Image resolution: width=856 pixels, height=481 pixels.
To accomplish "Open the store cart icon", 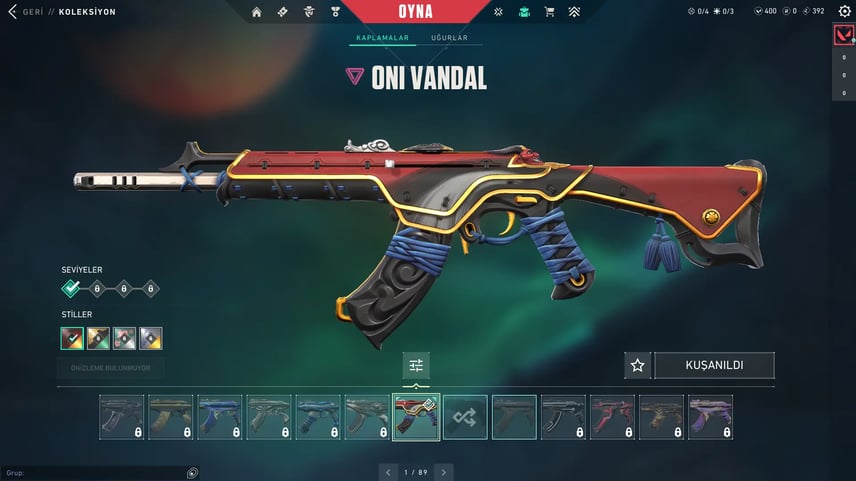I will [x=549, y=12].
